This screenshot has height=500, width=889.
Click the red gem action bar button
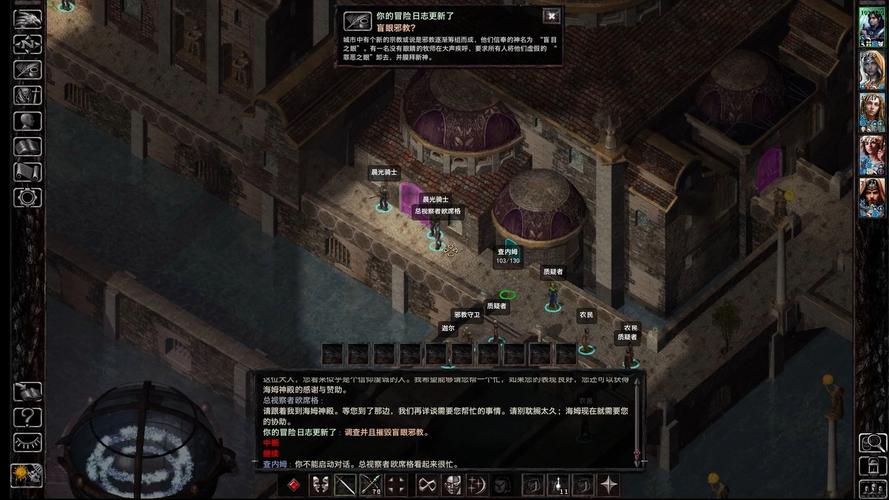click(x=294, y=486)
